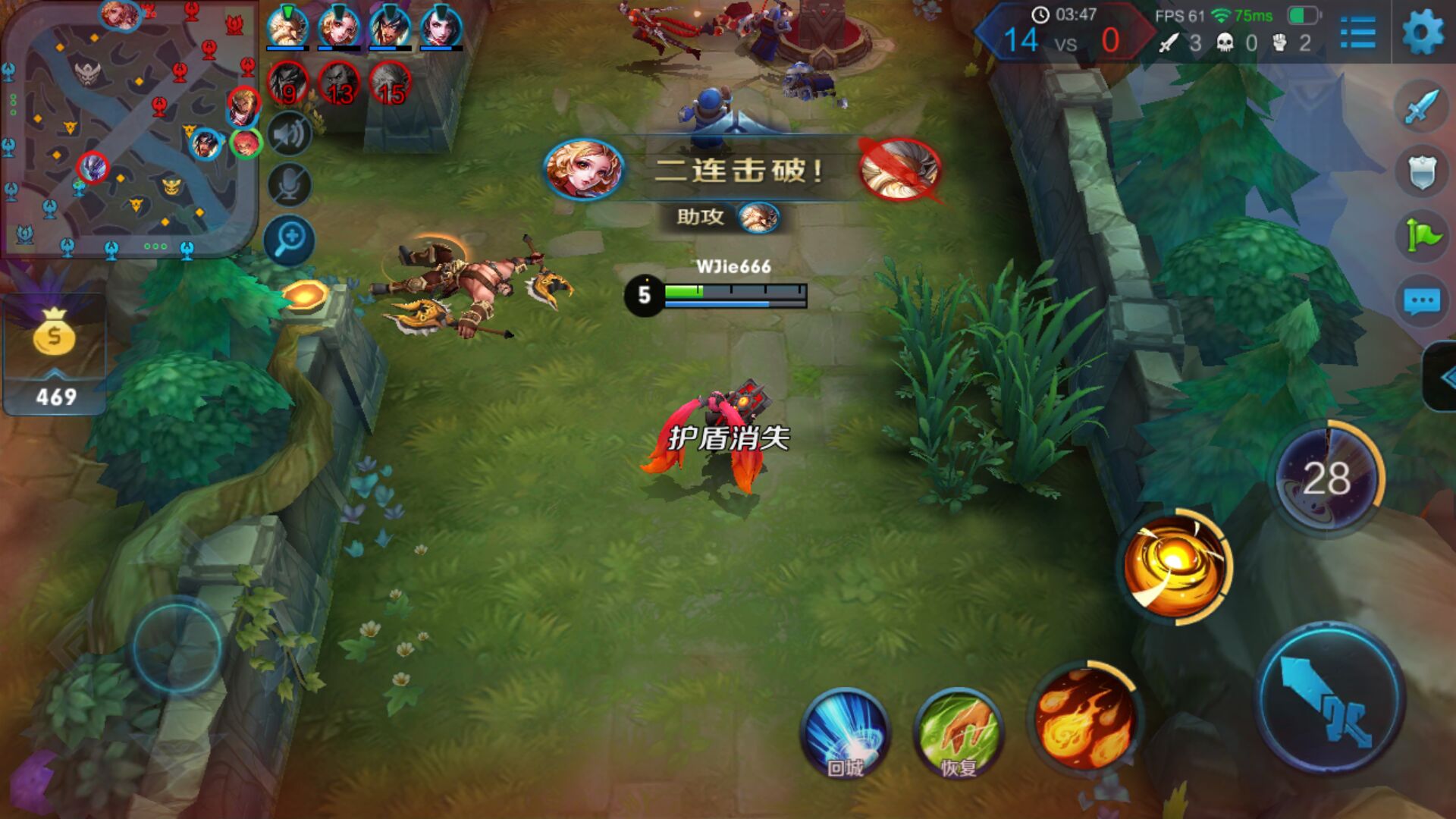Toggle the microphone voice button

(289, 185)
